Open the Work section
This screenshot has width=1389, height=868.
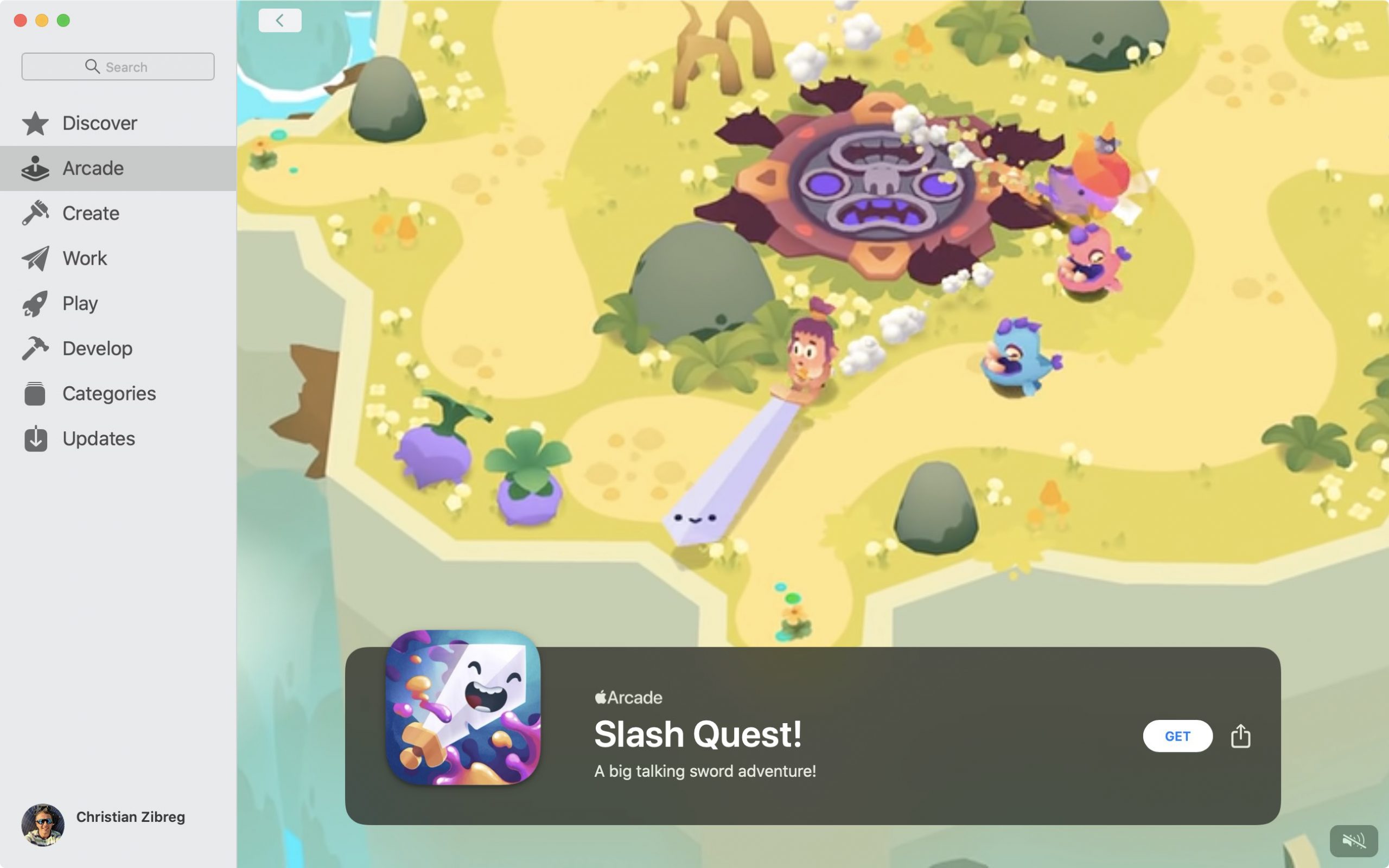[85, 258]
